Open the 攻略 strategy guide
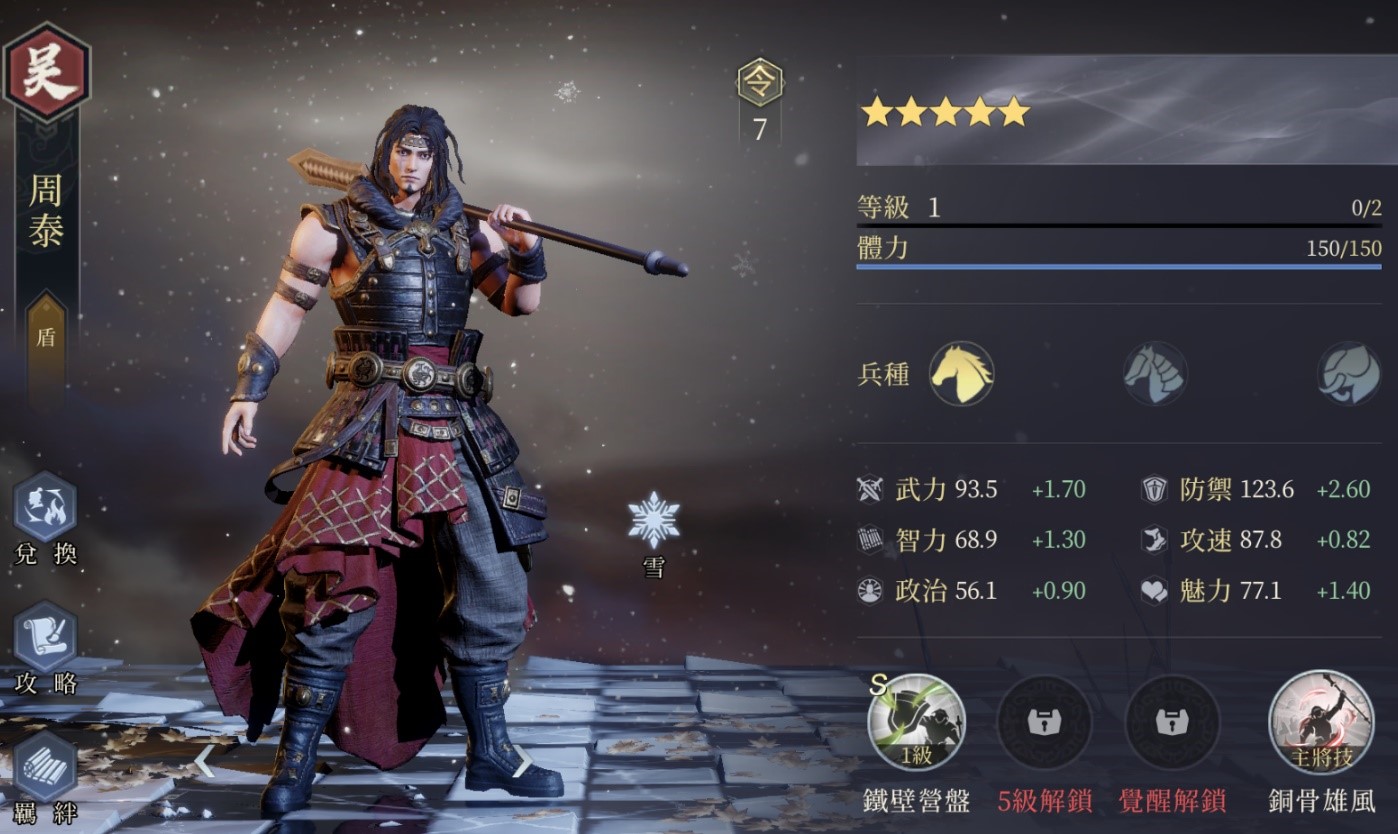 [45, 637]
